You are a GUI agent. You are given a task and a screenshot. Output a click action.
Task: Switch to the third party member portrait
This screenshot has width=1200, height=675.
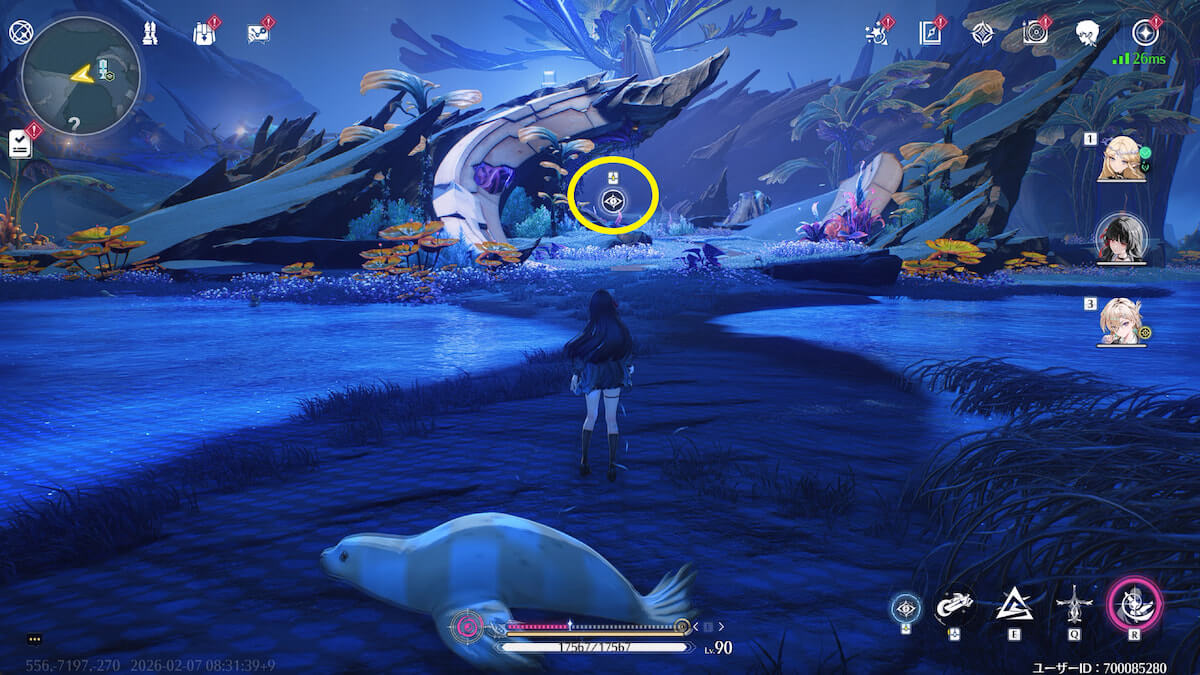pyautogui.click(x=1120, y=320)
